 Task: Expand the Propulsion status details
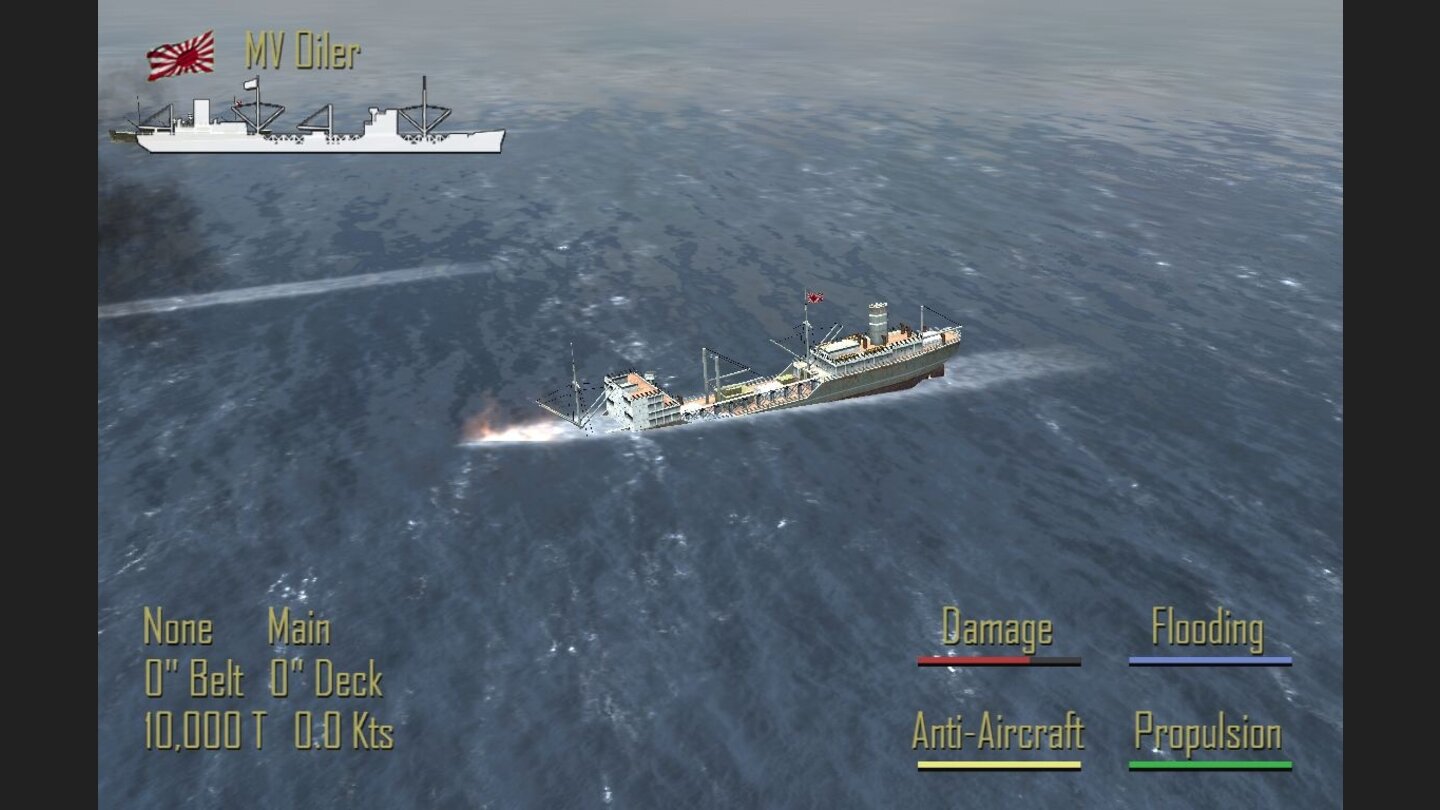pyautogui.click(x=1207, y=733)
